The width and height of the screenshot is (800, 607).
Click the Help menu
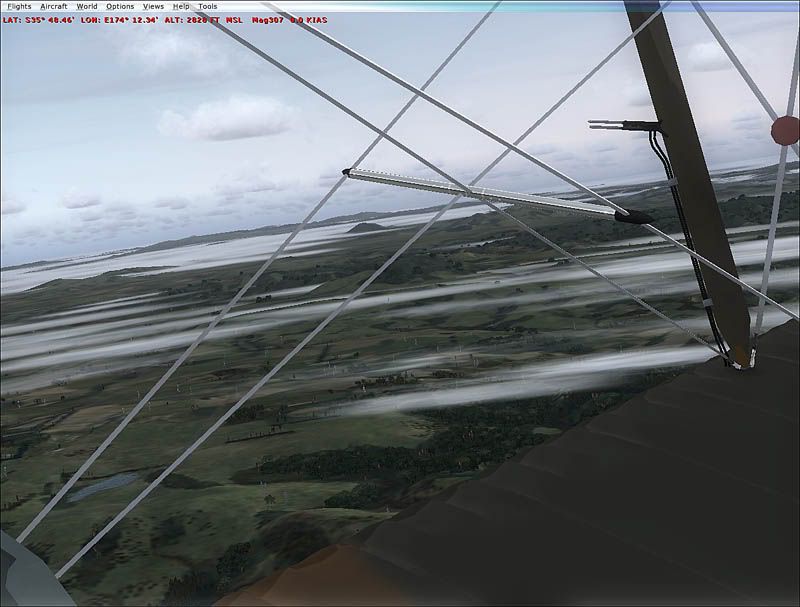click(181, 6)
